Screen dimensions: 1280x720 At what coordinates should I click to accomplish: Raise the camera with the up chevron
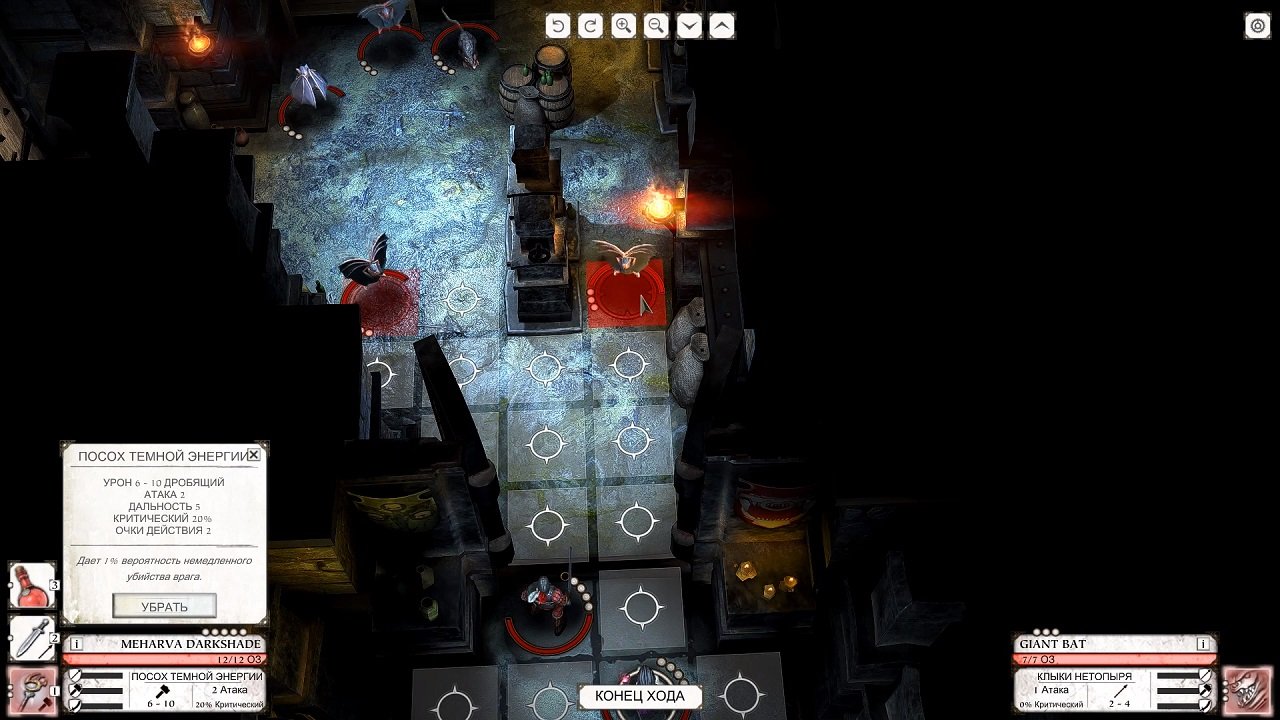coord(722,26)
